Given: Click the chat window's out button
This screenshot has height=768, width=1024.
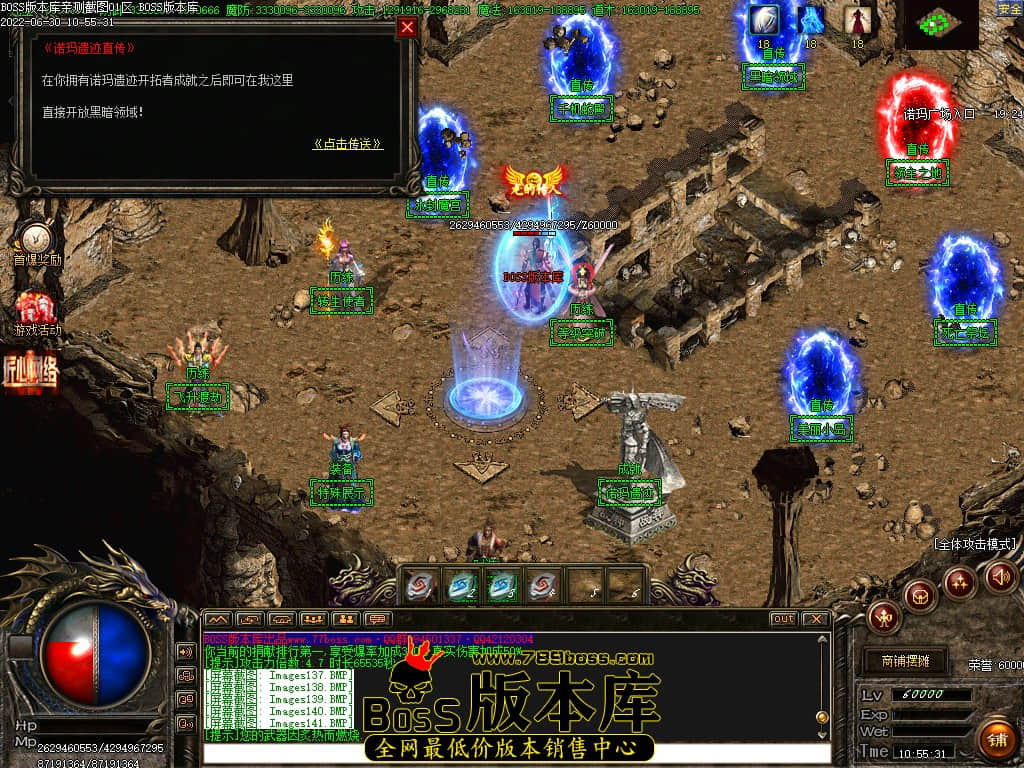Looking at the screenshot, I should pyautogui.click(x=784, y=619).
